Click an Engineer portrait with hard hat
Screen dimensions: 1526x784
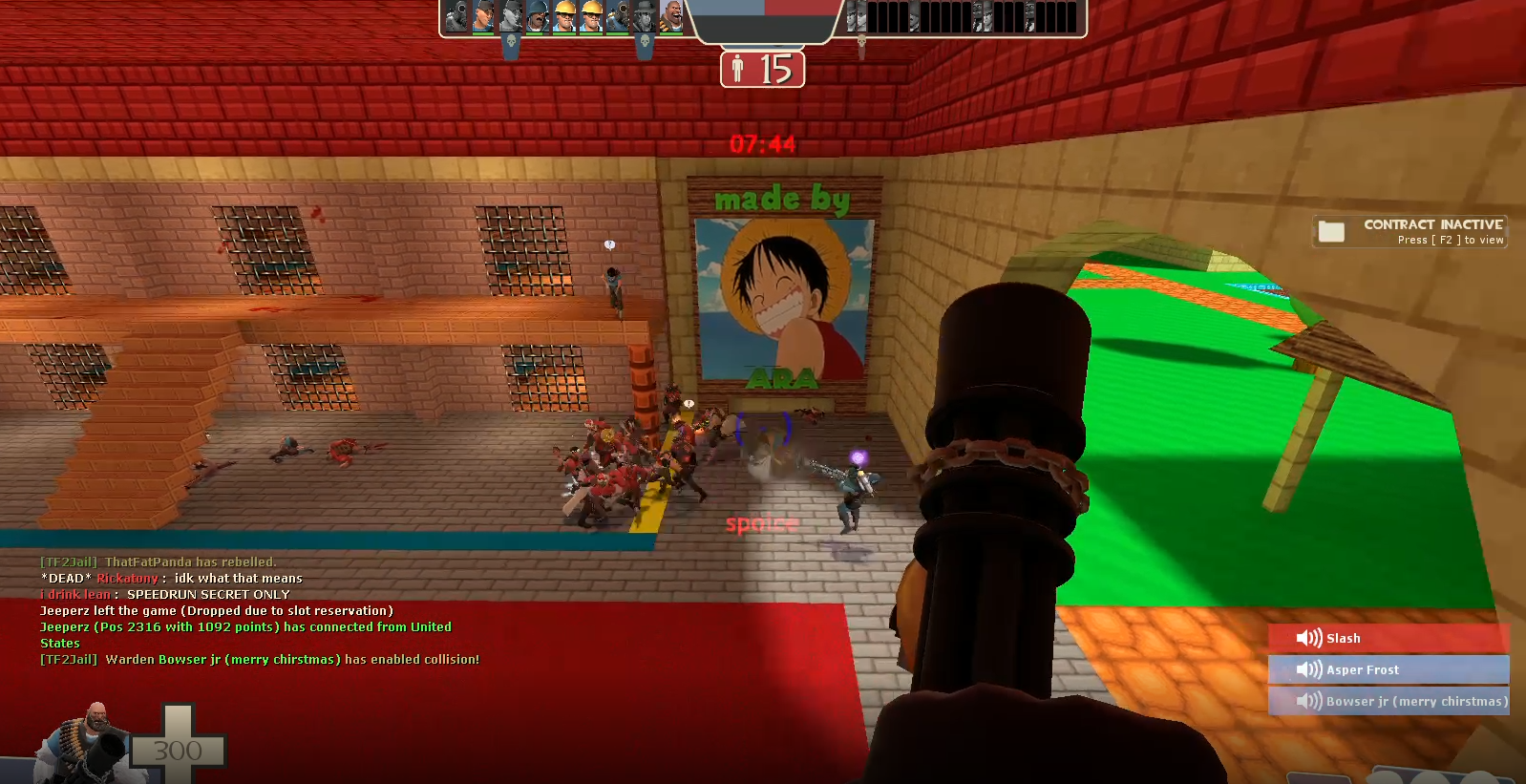[565, 17]
